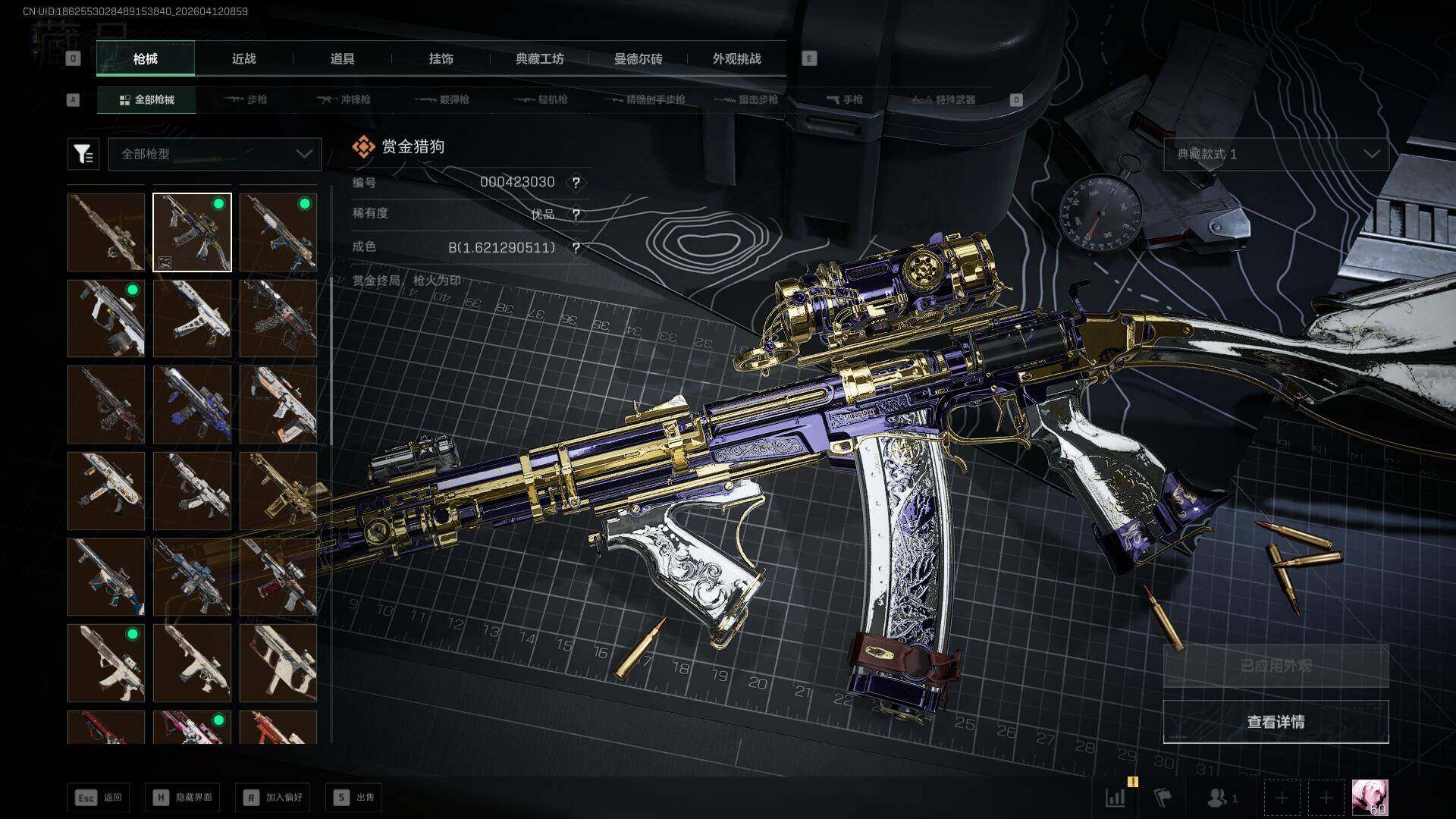Open the 道具 items tab
Viewport: 1456px width, 819px height.
[x=342, y=58]
